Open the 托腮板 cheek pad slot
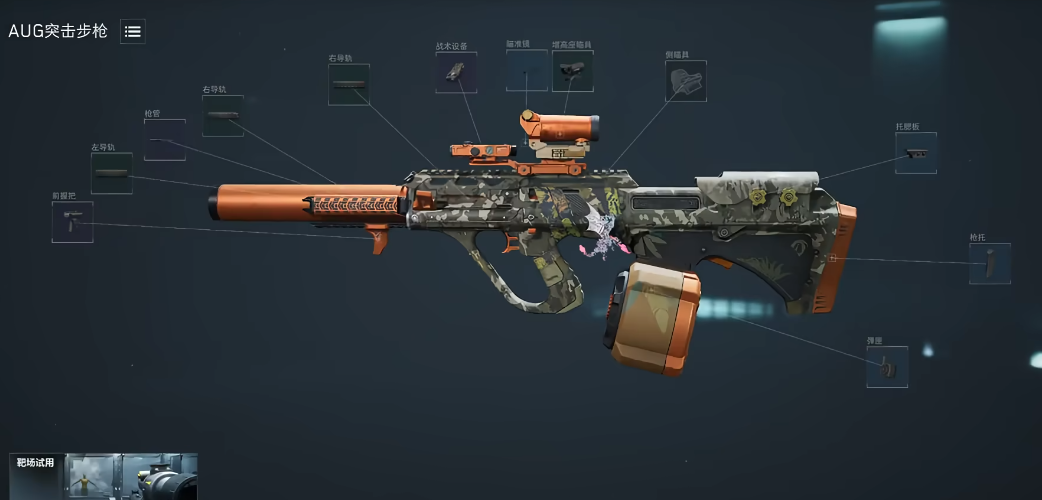1042x500 pixels. tap(916, 153)
